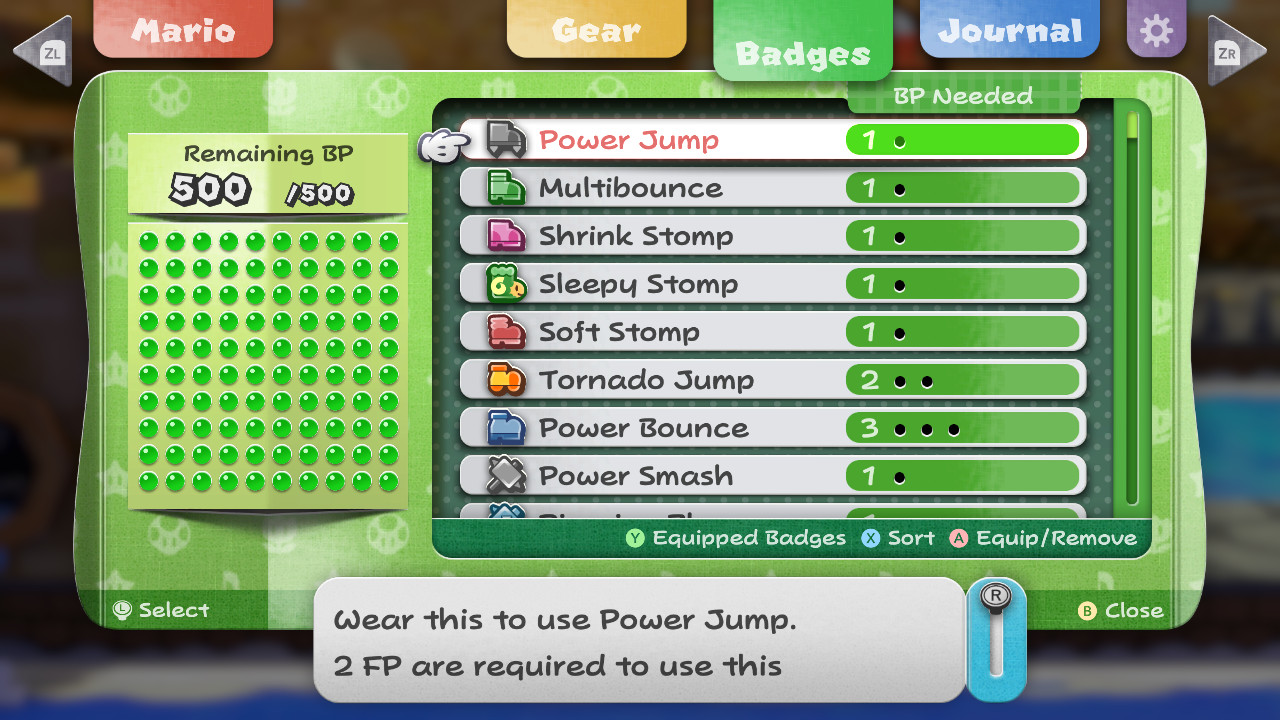Select the Power Jump badge icon
The height and width of the screenshot is (720, 1280).
pos(506,140)
